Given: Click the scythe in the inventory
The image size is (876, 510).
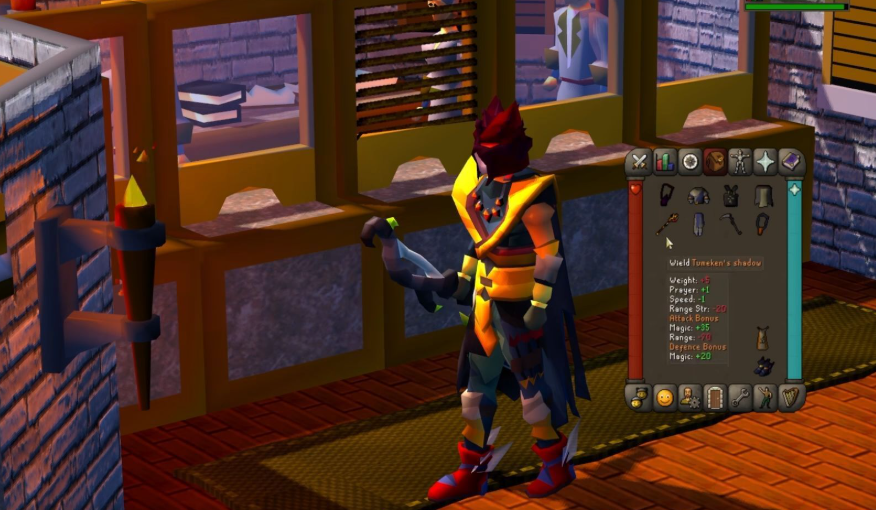Looking at the screenshot, I should (x=731, y=224).
